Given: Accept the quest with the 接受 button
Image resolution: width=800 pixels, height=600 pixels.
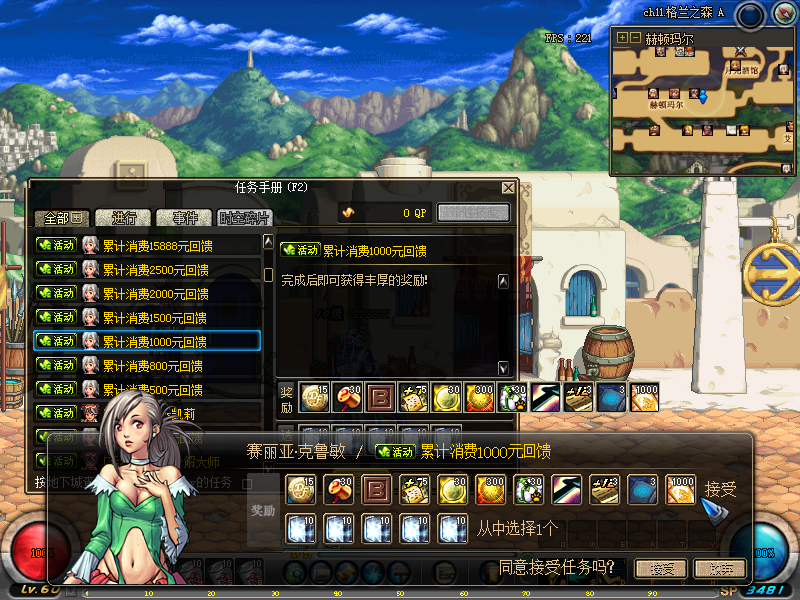Looking at the screenshot, I should pos(662,569).
